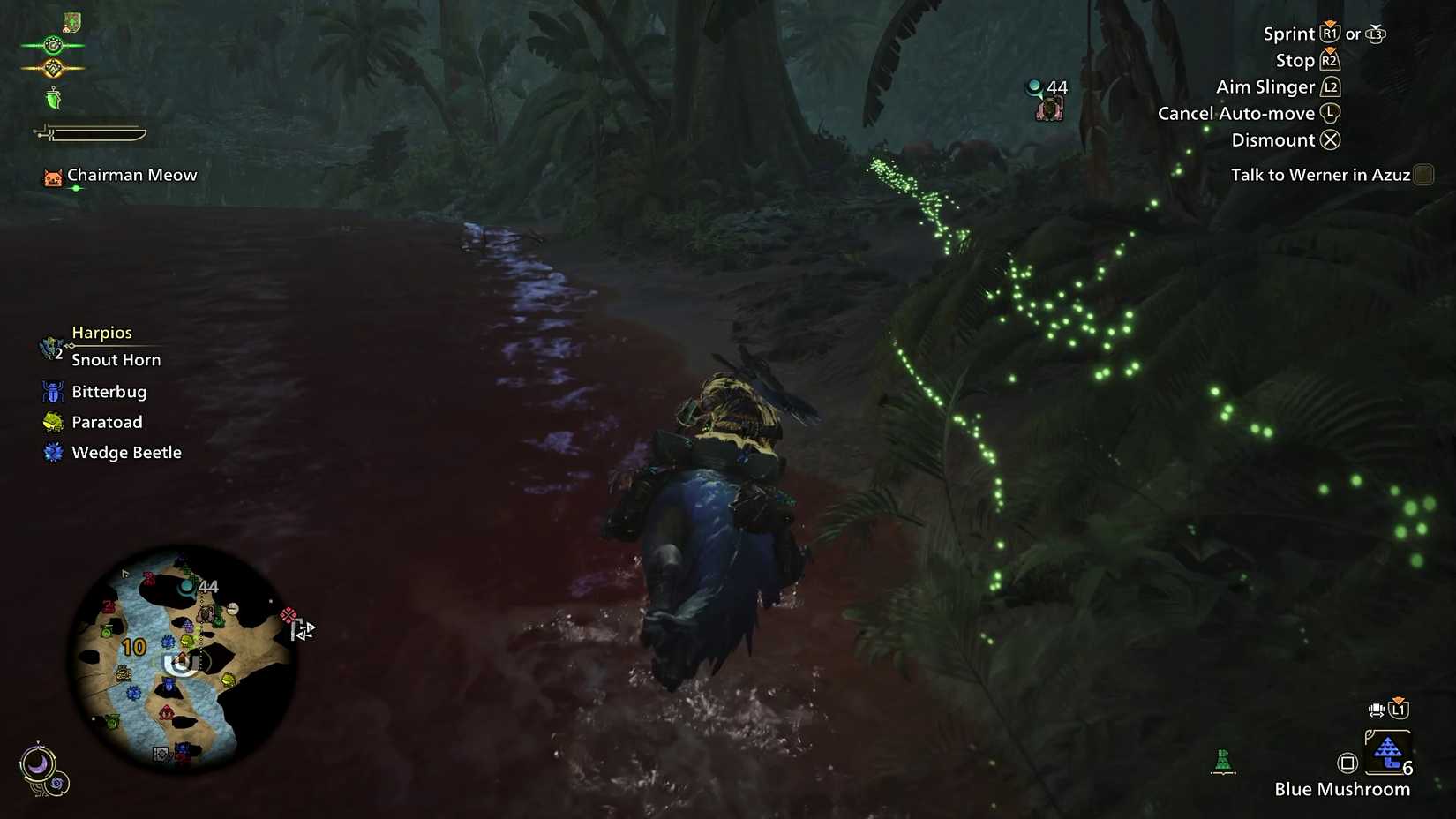The height and width of the screenshot is (819, 1456).
Task: Select the Blue Mushroom item slot
Action: (x=1387, y=753)
